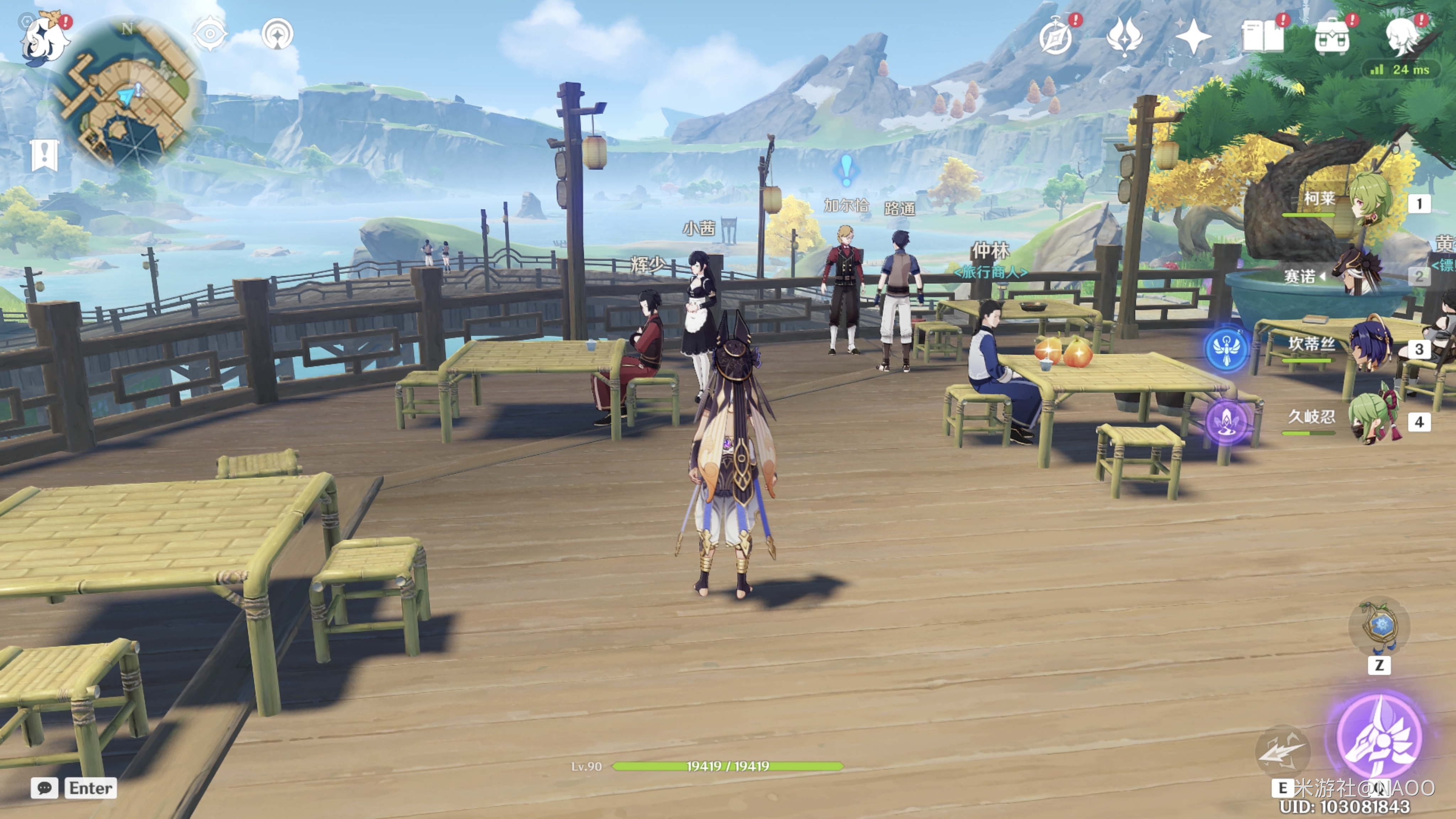Open the battle pass wings icon
This screenshot has width=1456, height=819.
coord(1124,37)
